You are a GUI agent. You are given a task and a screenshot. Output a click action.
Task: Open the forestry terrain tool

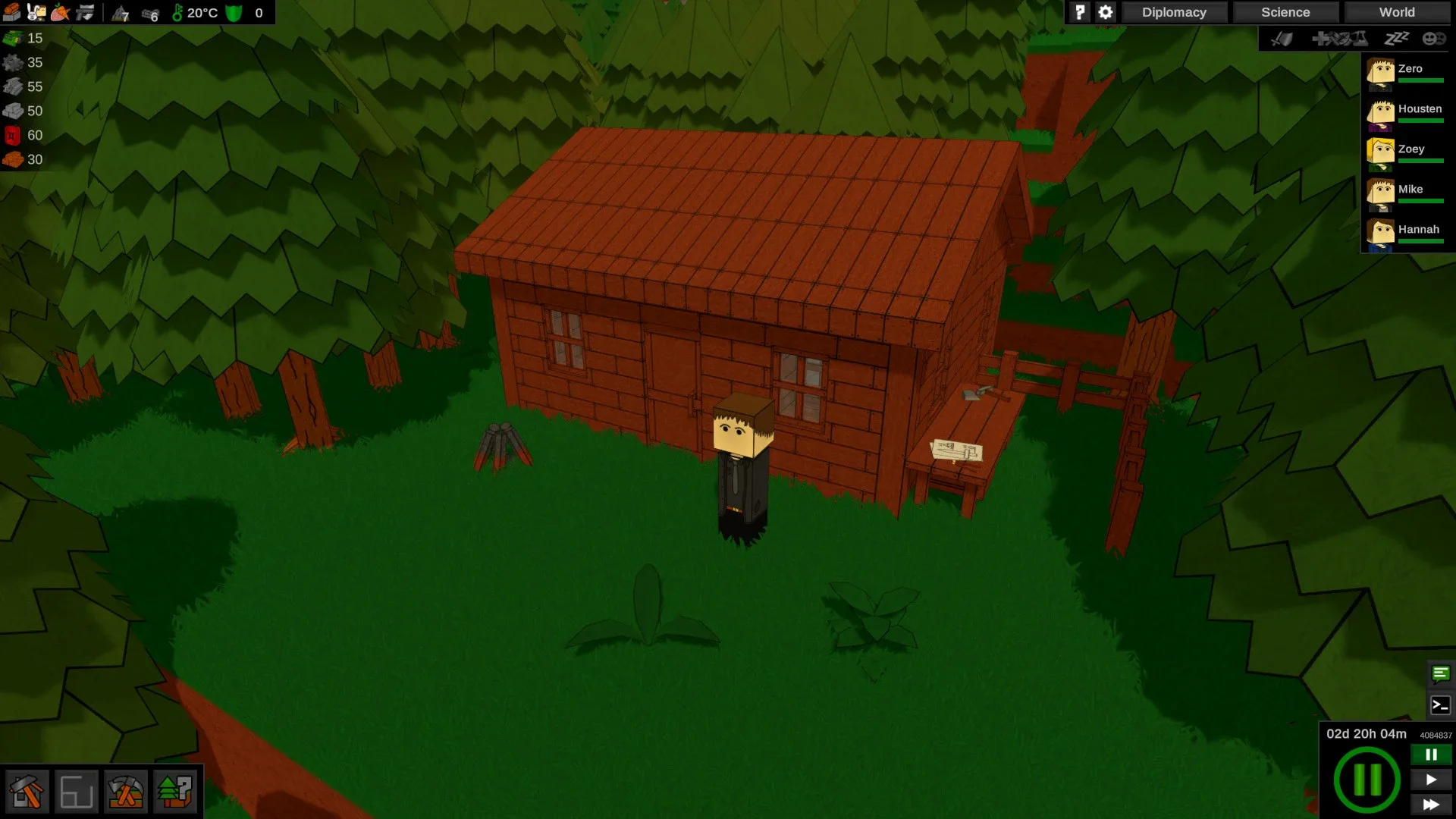176,791
